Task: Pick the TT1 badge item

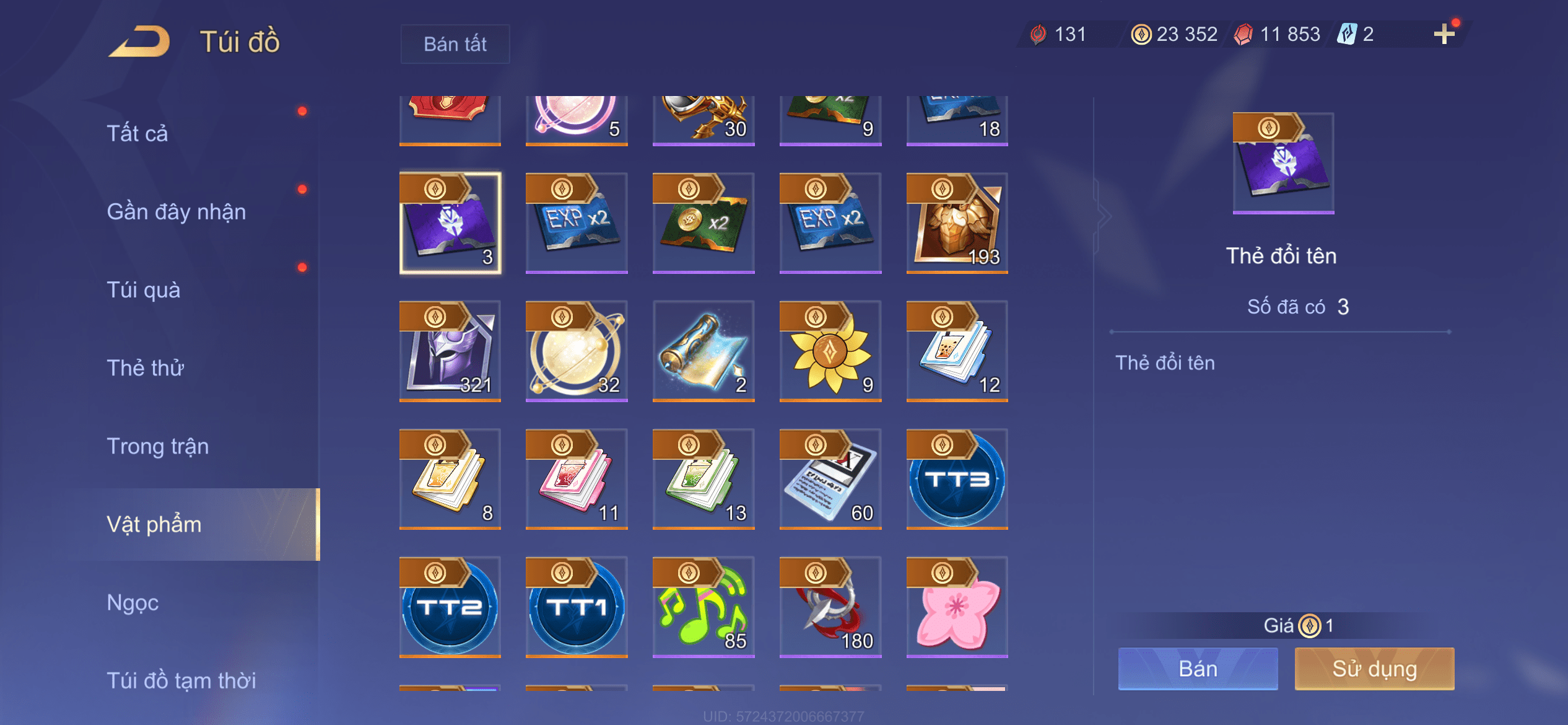Action: (x=577, y=607)
